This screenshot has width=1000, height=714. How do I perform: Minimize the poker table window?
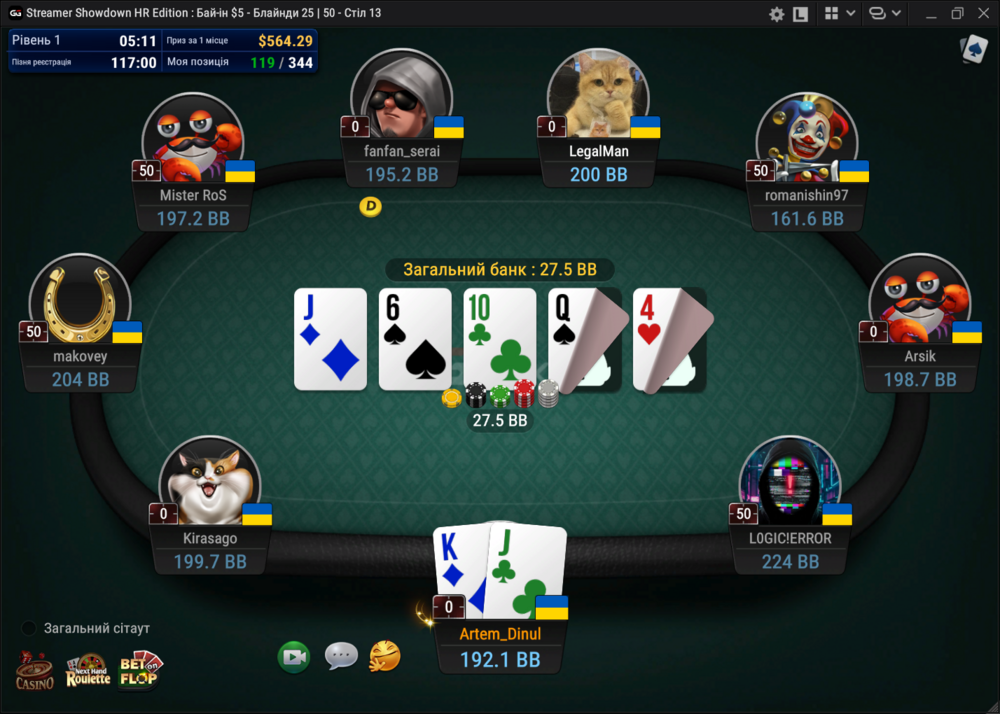[931, 14]
